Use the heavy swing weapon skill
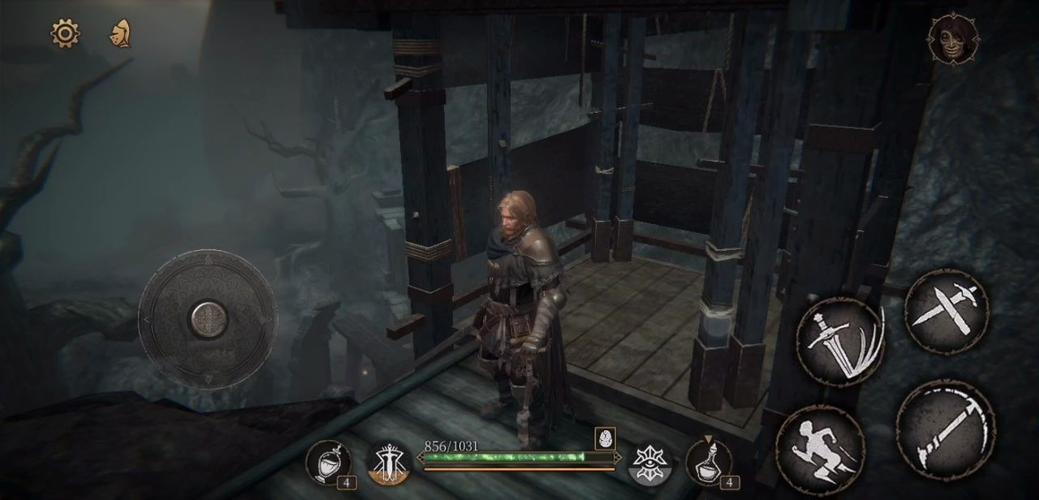This screenshot has width=1039, height=500. tap(945, 429)
